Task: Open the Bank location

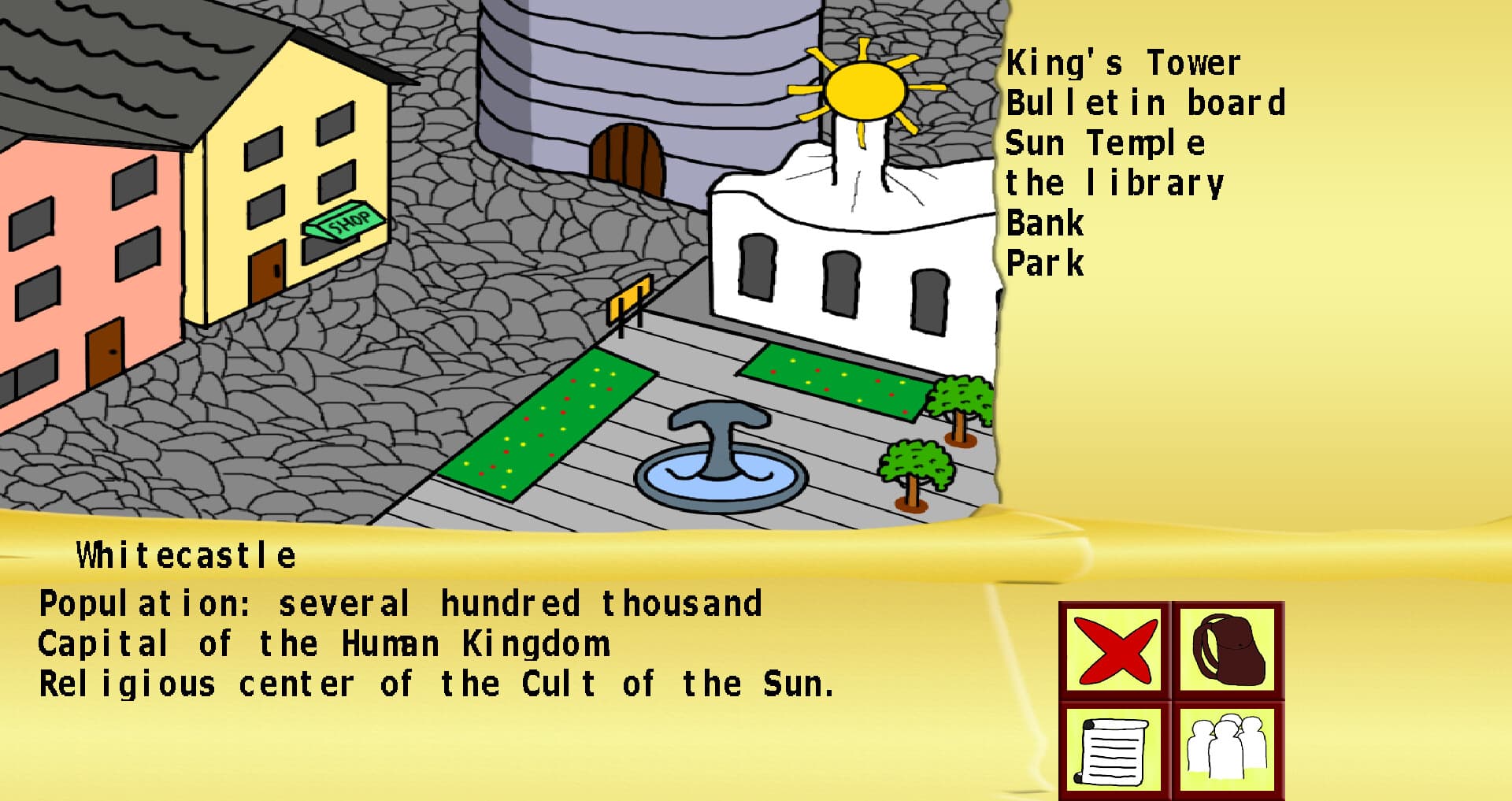Action: point(1044,224)
